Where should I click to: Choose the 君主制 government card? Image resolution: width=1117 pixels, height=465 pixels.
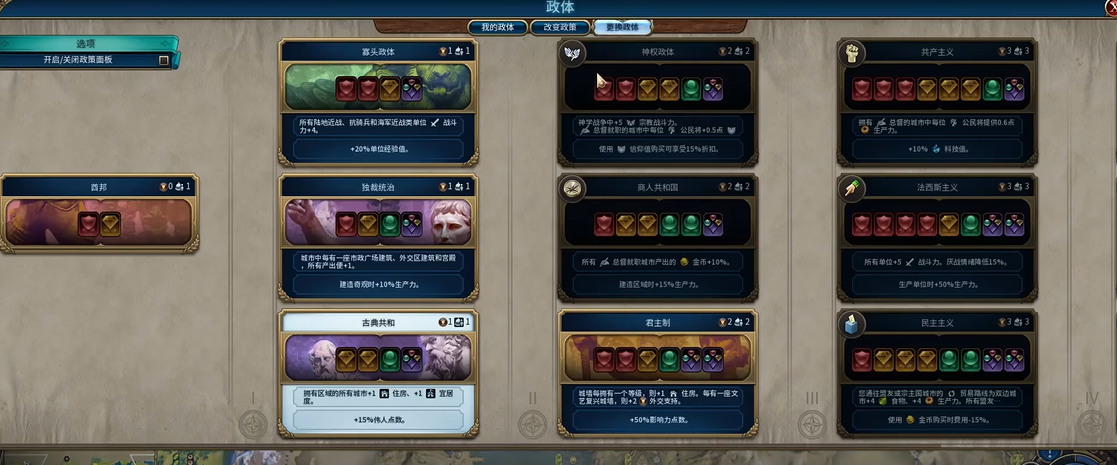point(657,373)
